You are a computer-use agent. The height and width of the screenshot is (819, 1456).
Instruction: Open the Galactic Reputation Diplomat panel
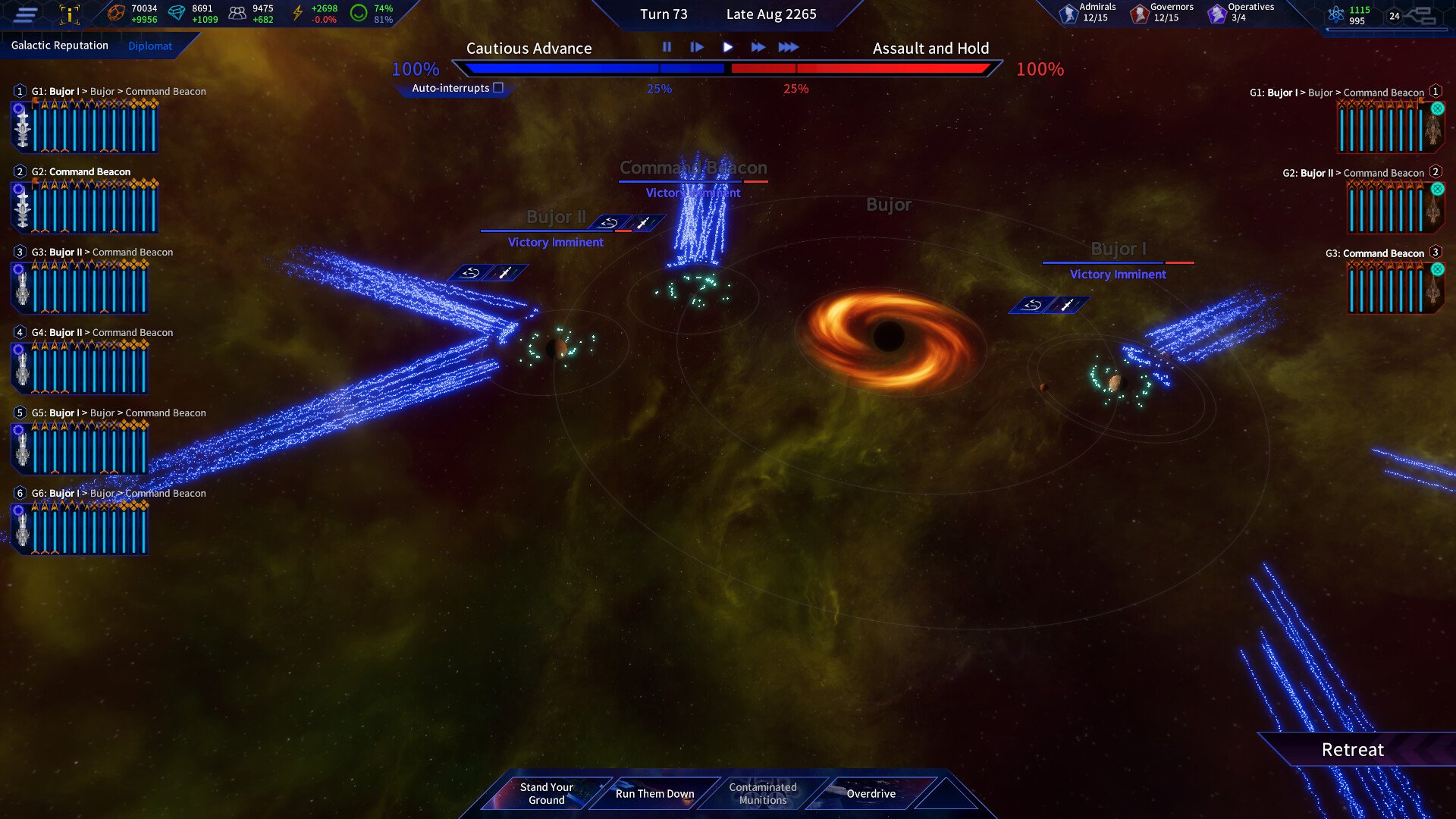[x=149, y=46]
